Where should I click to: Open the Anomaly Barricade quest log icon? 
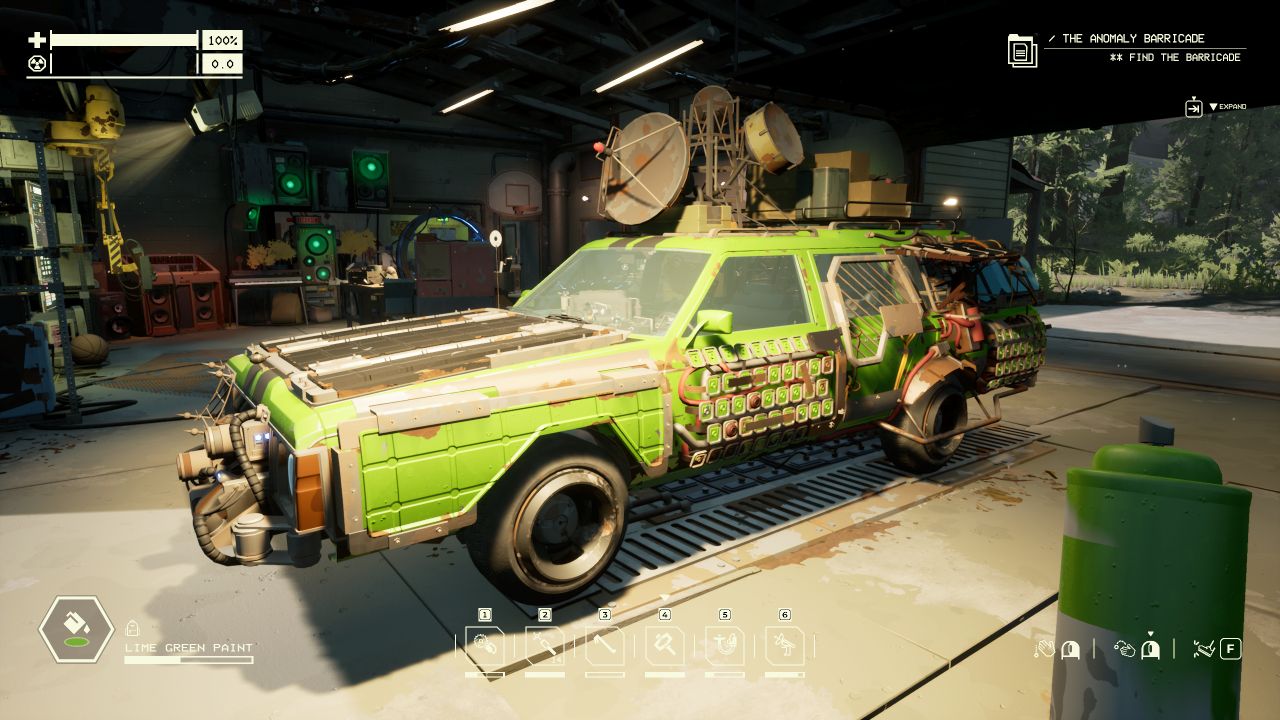pos(1022,50)
